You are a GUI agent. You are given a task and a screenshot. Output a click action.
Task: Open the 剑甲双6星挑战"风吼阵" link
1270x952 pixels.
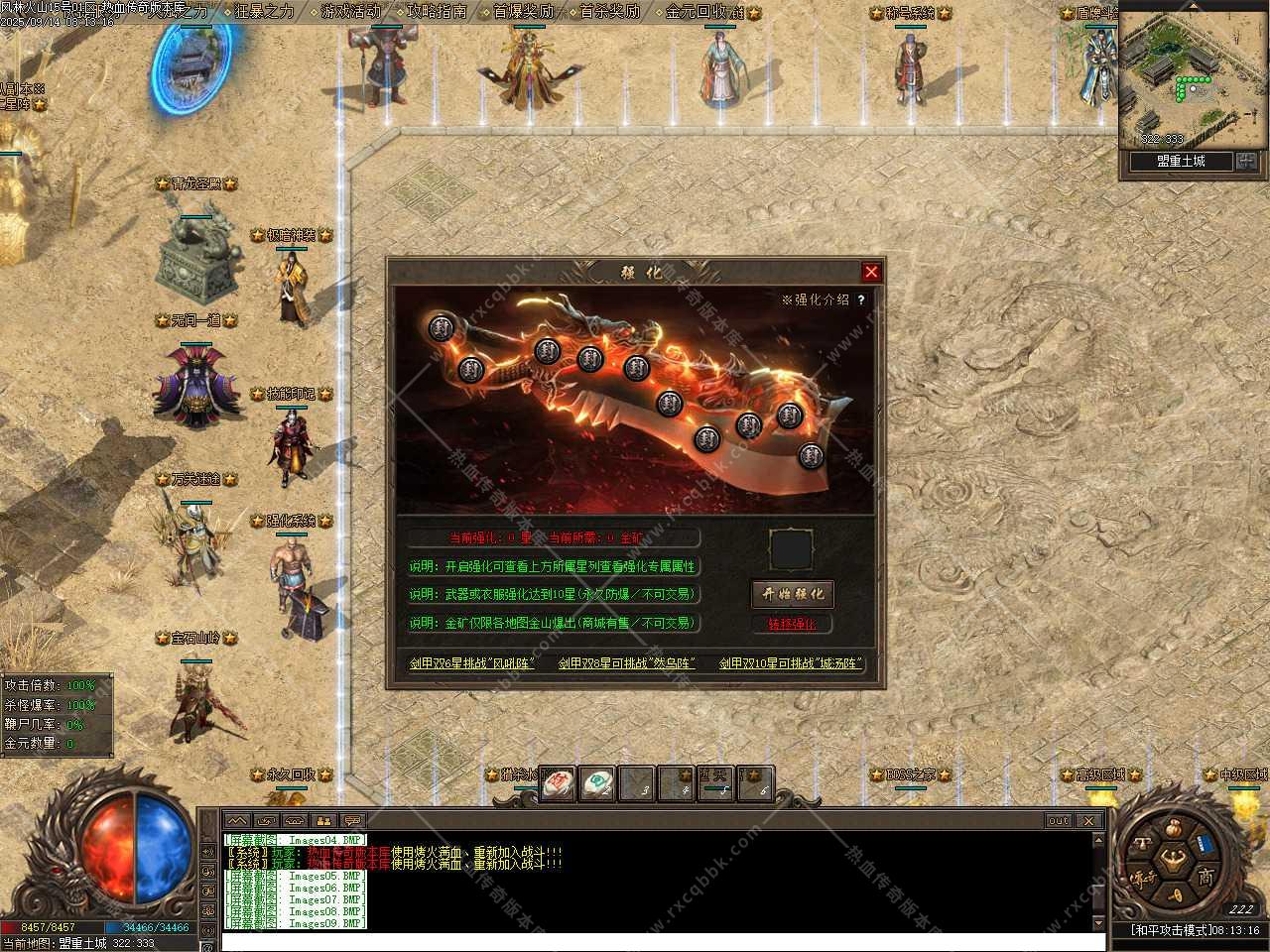(x=472, y=663)
